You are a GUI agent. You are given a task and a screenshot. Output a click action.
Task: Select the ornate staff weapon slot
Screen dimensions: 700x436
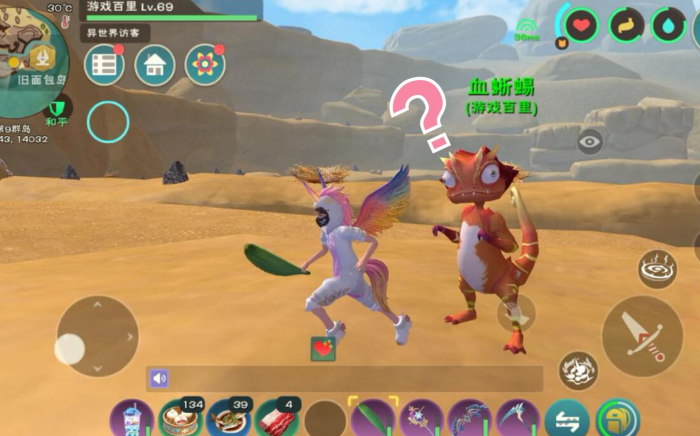421,419
